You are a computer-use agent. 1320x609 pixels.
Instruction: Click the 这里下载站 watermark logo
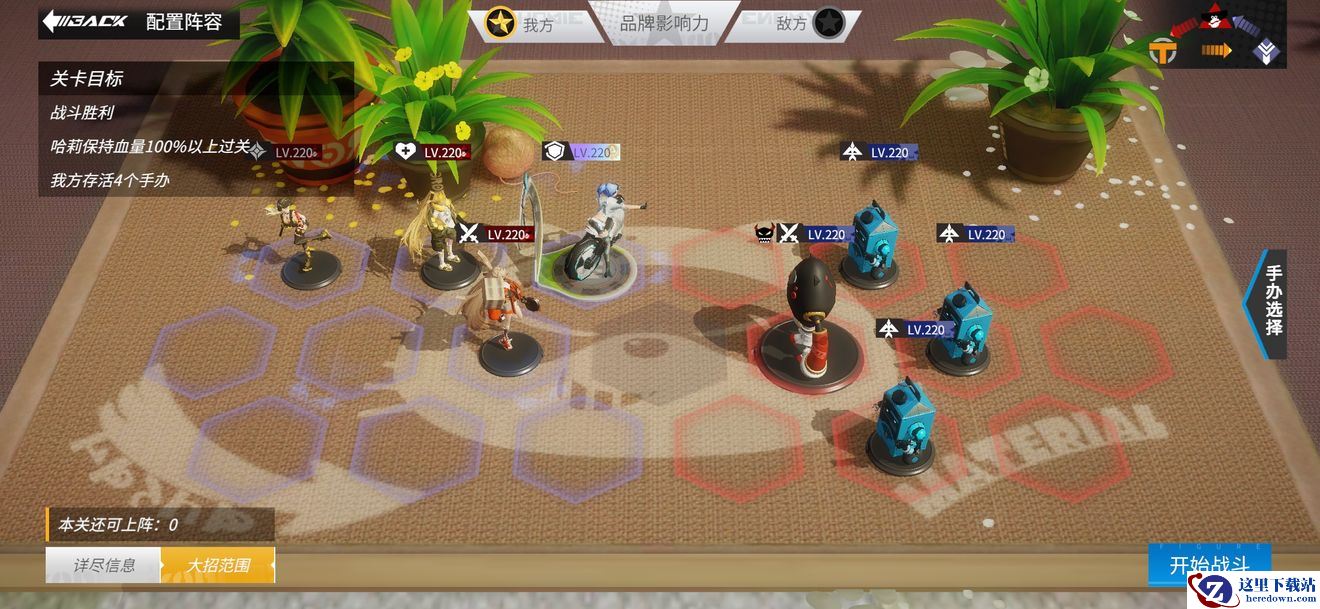click(1254, 588)
